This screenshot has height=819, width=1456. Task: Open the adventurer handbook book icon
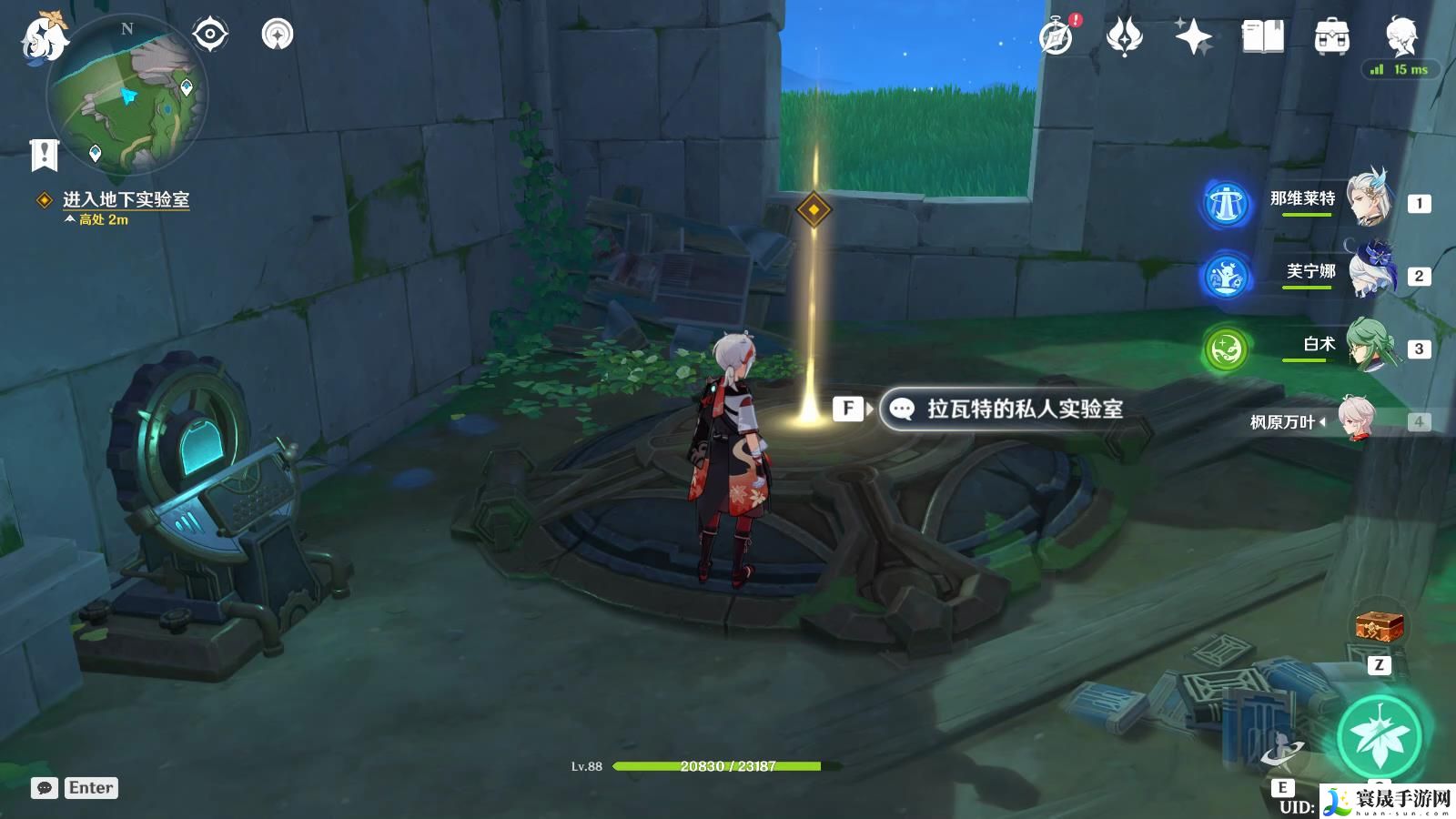(x=1262, y=37)
